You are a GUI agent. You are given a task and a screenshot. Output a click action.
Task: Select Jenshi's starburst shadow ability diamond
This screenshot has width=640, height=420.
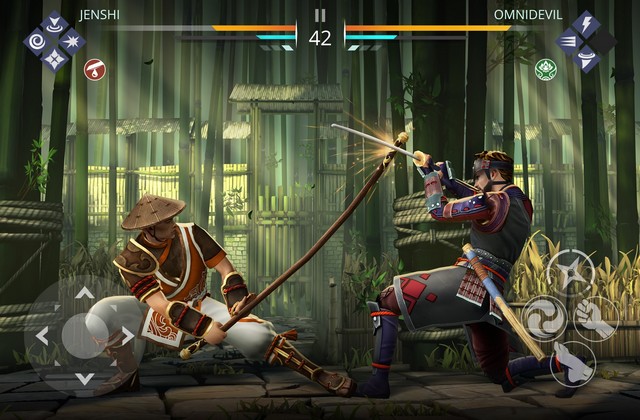click(73, 42)
